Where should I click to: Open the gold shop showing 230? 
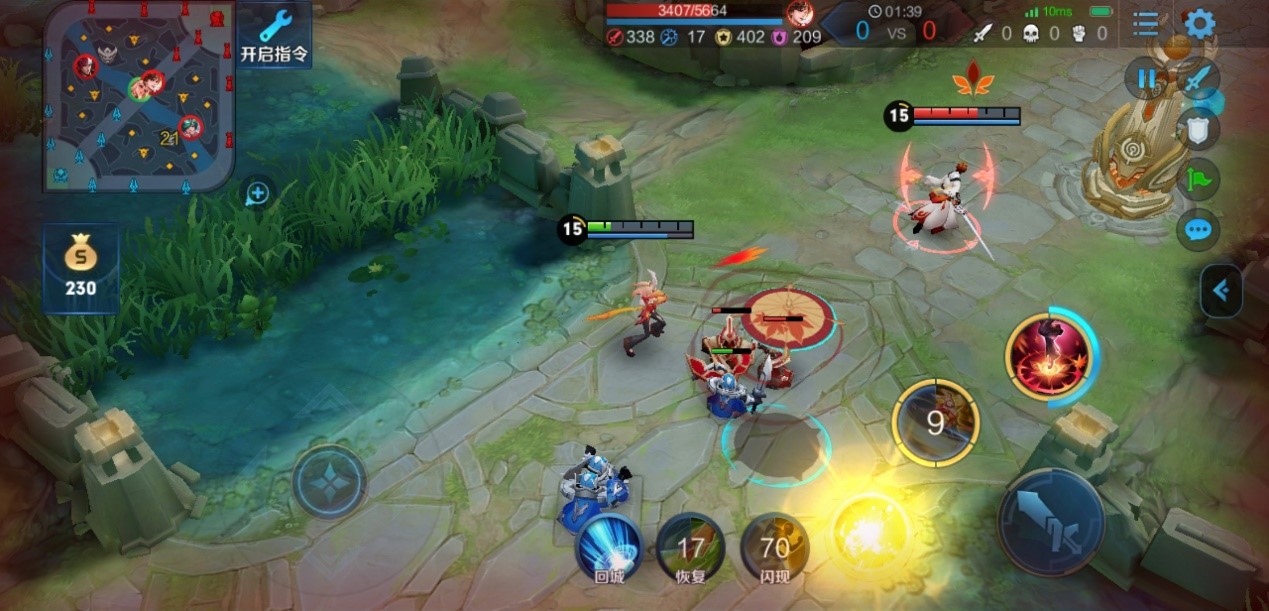coord(81,268)
